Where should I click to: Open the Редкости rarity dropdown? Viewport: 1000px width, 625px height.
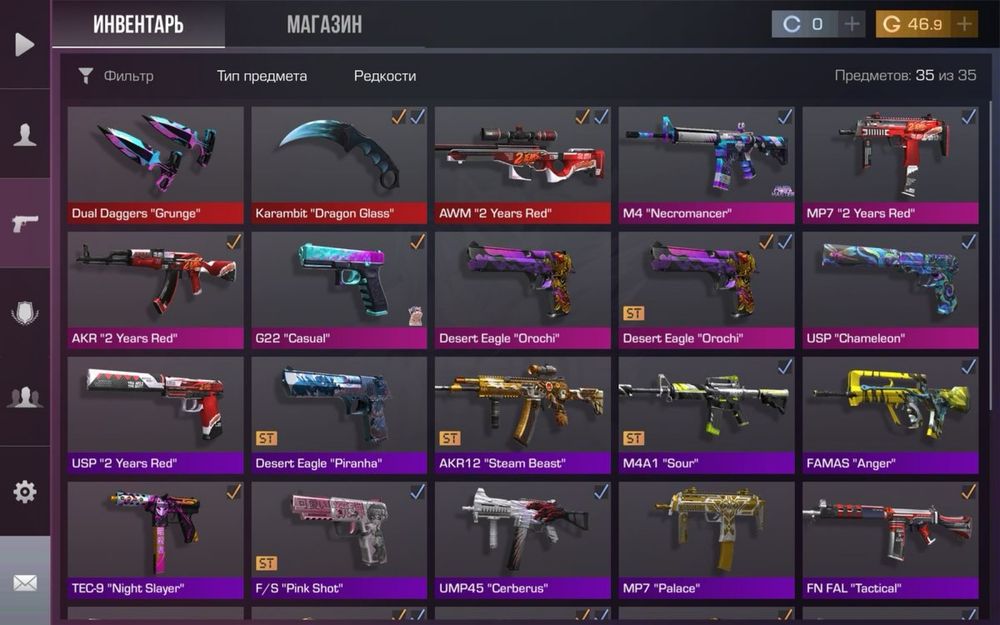[385, 76]
